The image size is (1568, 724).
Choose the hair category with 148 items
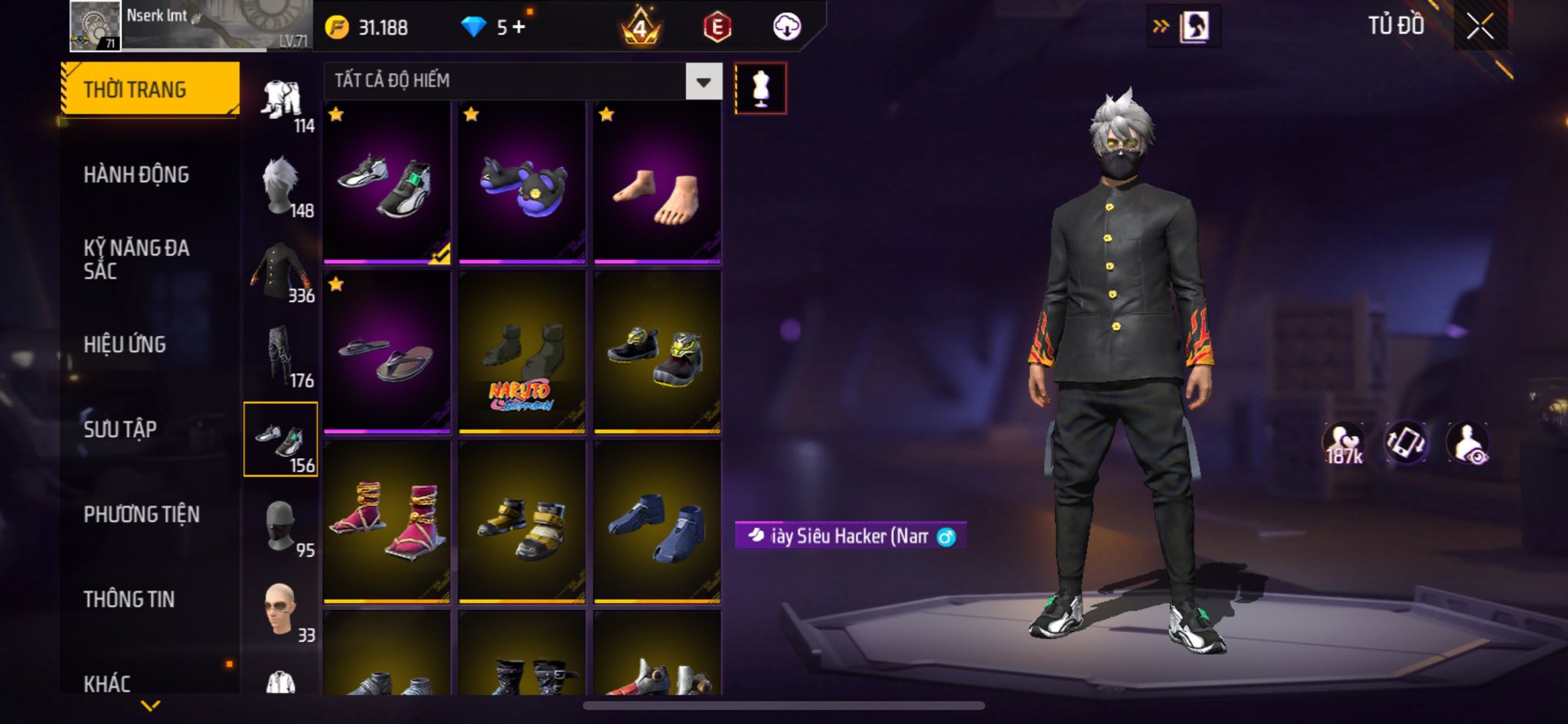(282, 186)
